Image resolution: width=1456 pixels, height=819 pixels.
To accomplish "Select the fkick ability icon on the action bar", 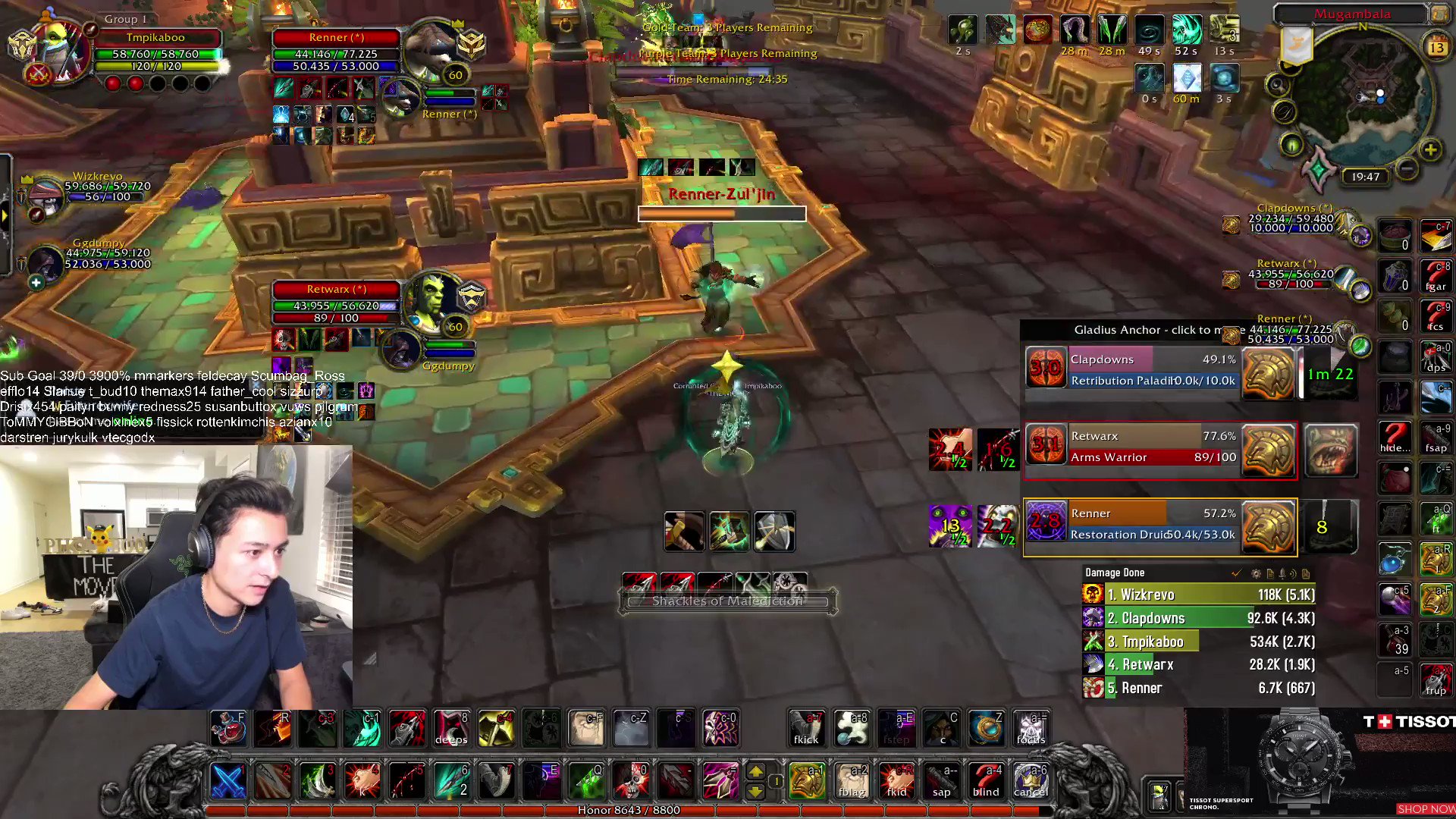I will [805, 728].
